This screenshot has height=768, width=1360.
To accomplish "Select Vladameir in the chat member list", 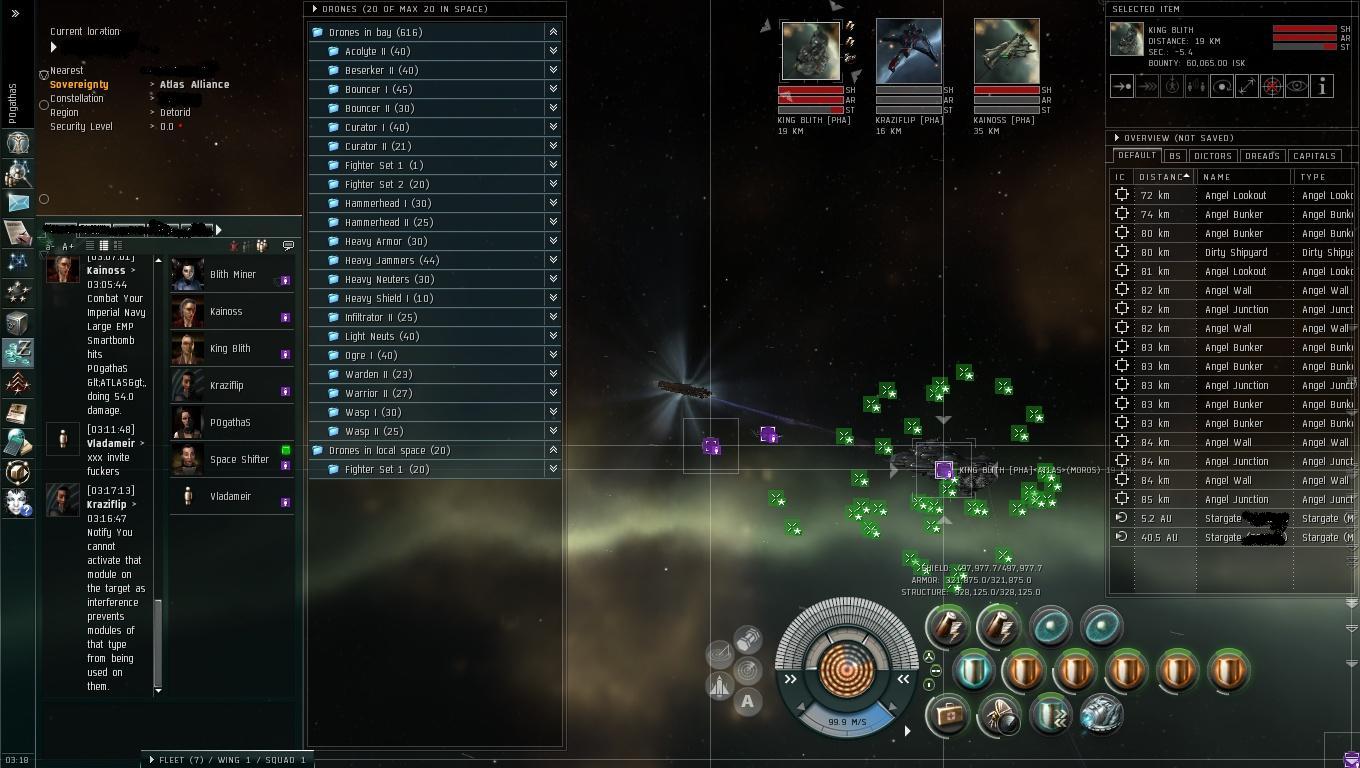I will click(230, 496).
